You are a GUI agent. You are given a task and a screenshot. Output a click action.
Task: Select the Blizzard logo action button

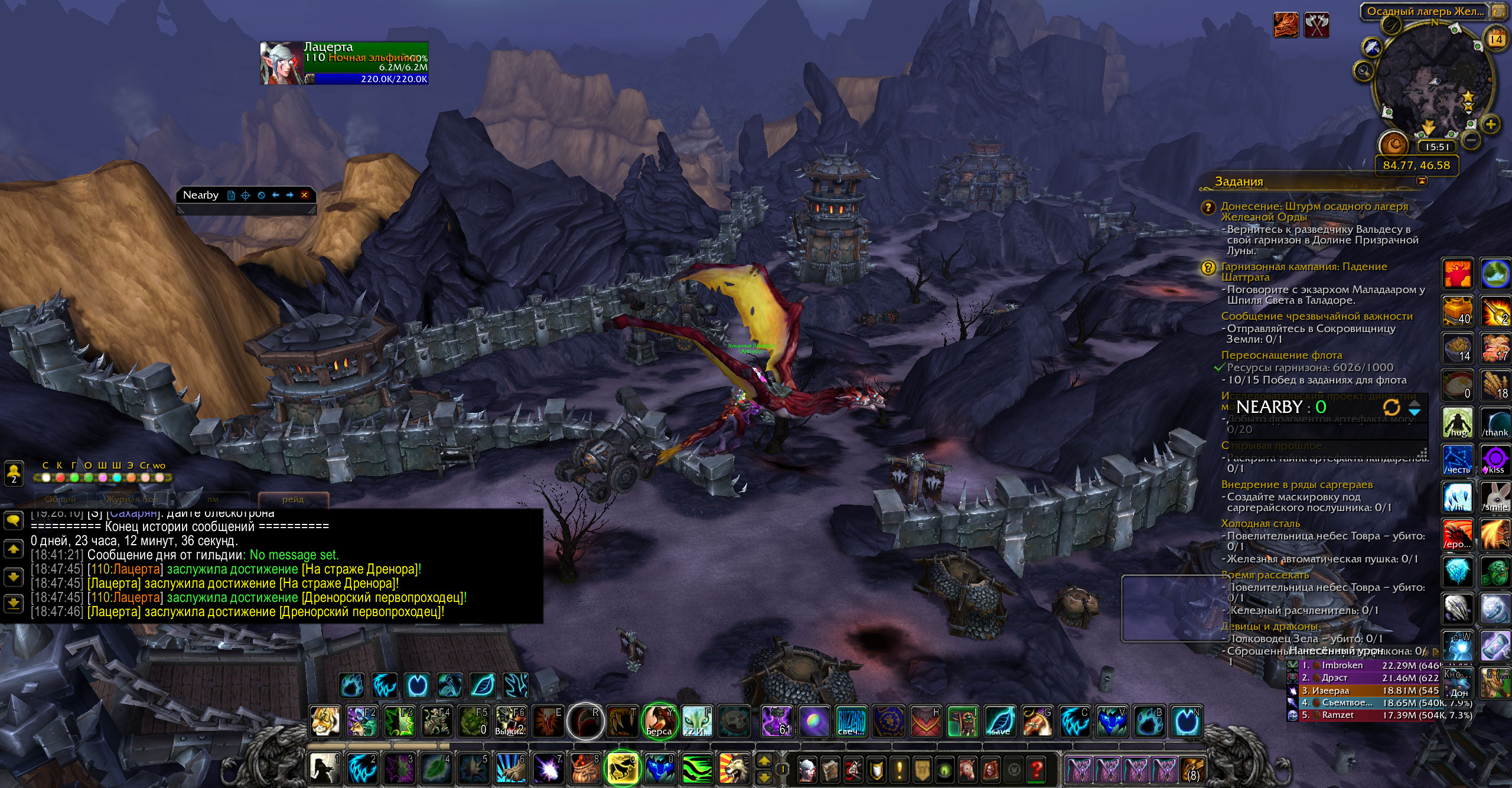point(850,721)
